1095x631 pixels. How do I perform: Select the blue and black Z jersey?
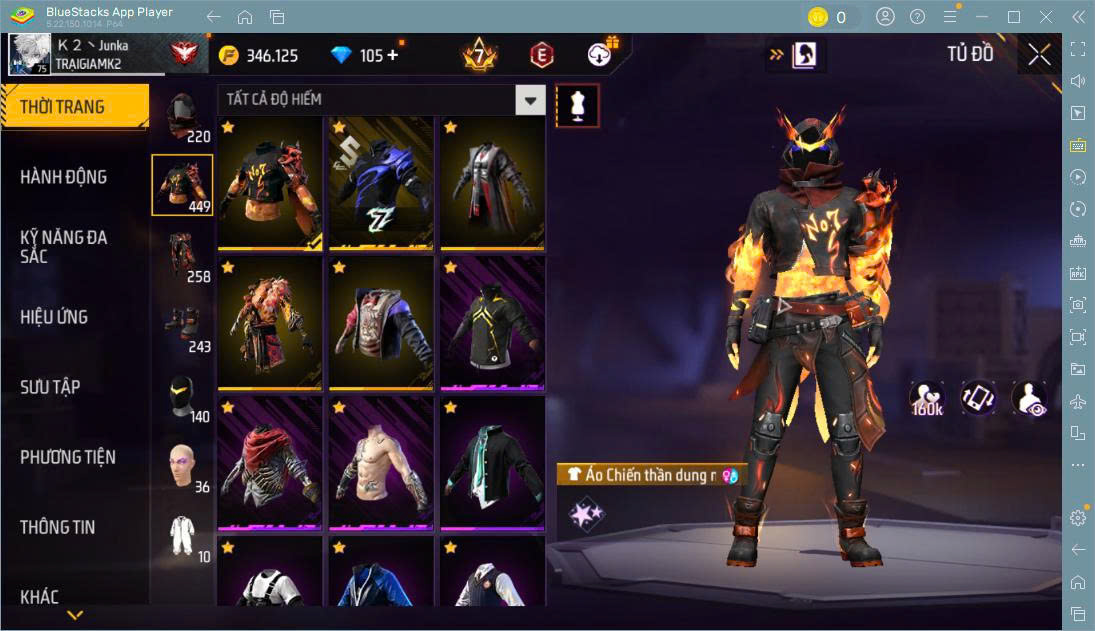pyautogui.click(x=380, y=183)
